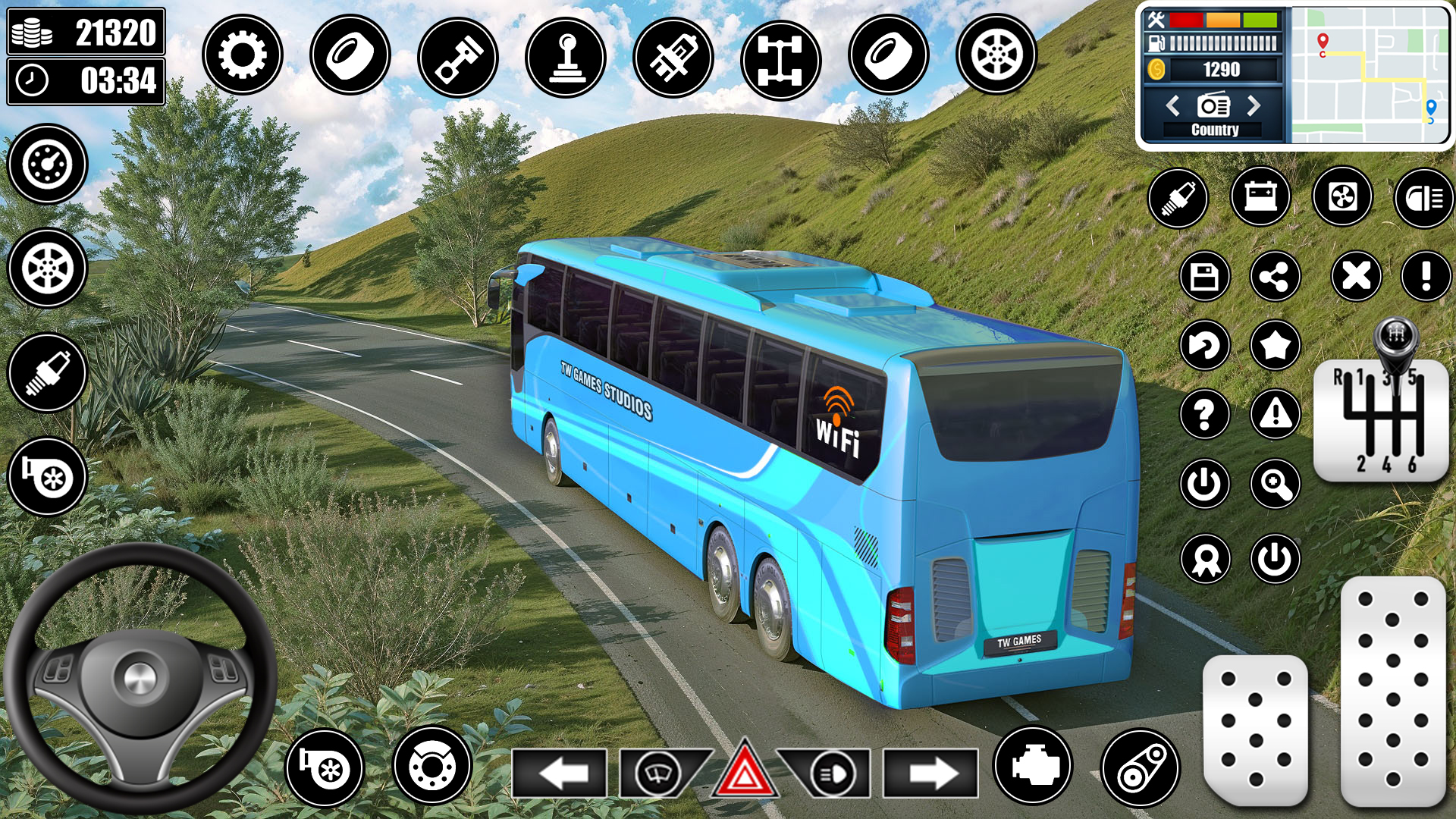This screenshot has width=1456, height=819.
Task: Click the left arrow to change Country station
Action: (x=1174, y=106)
